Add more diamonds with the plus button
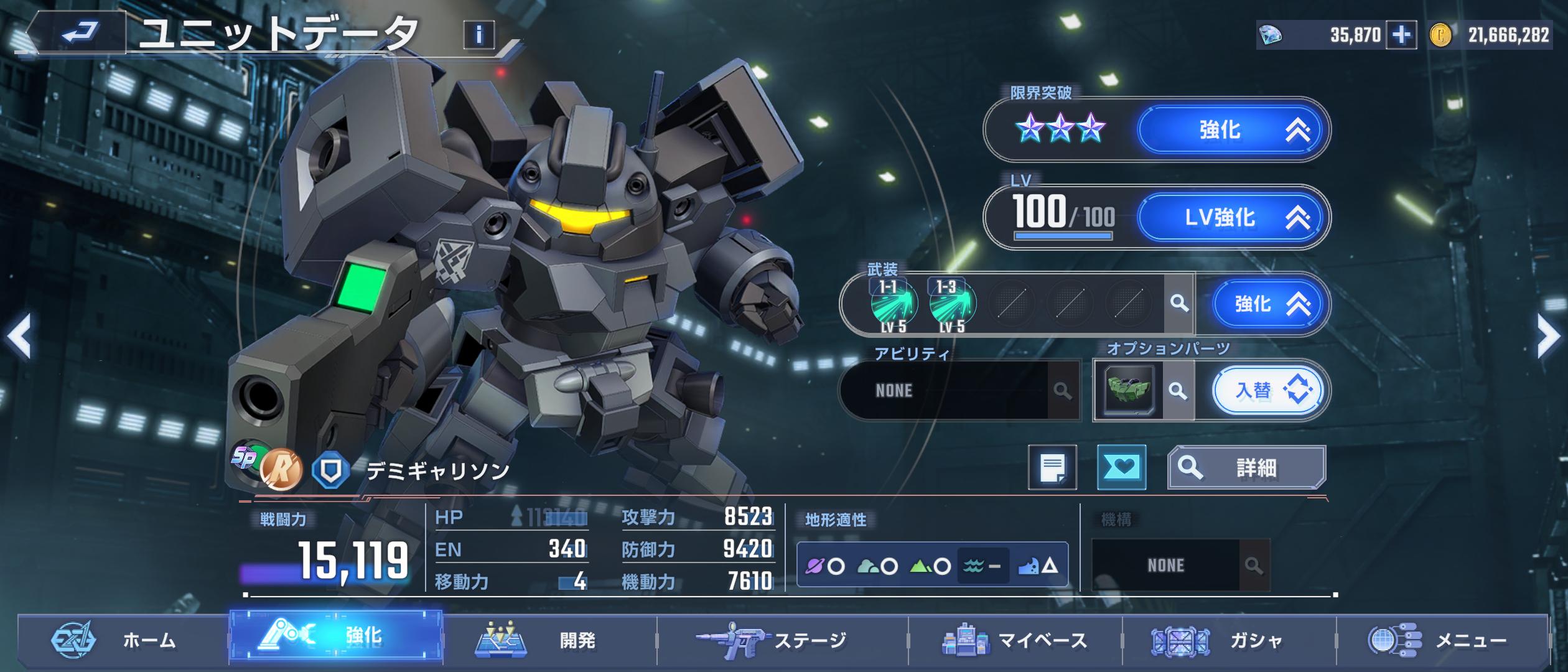This screenshot has width=1568, height=672. [1401, 35]
